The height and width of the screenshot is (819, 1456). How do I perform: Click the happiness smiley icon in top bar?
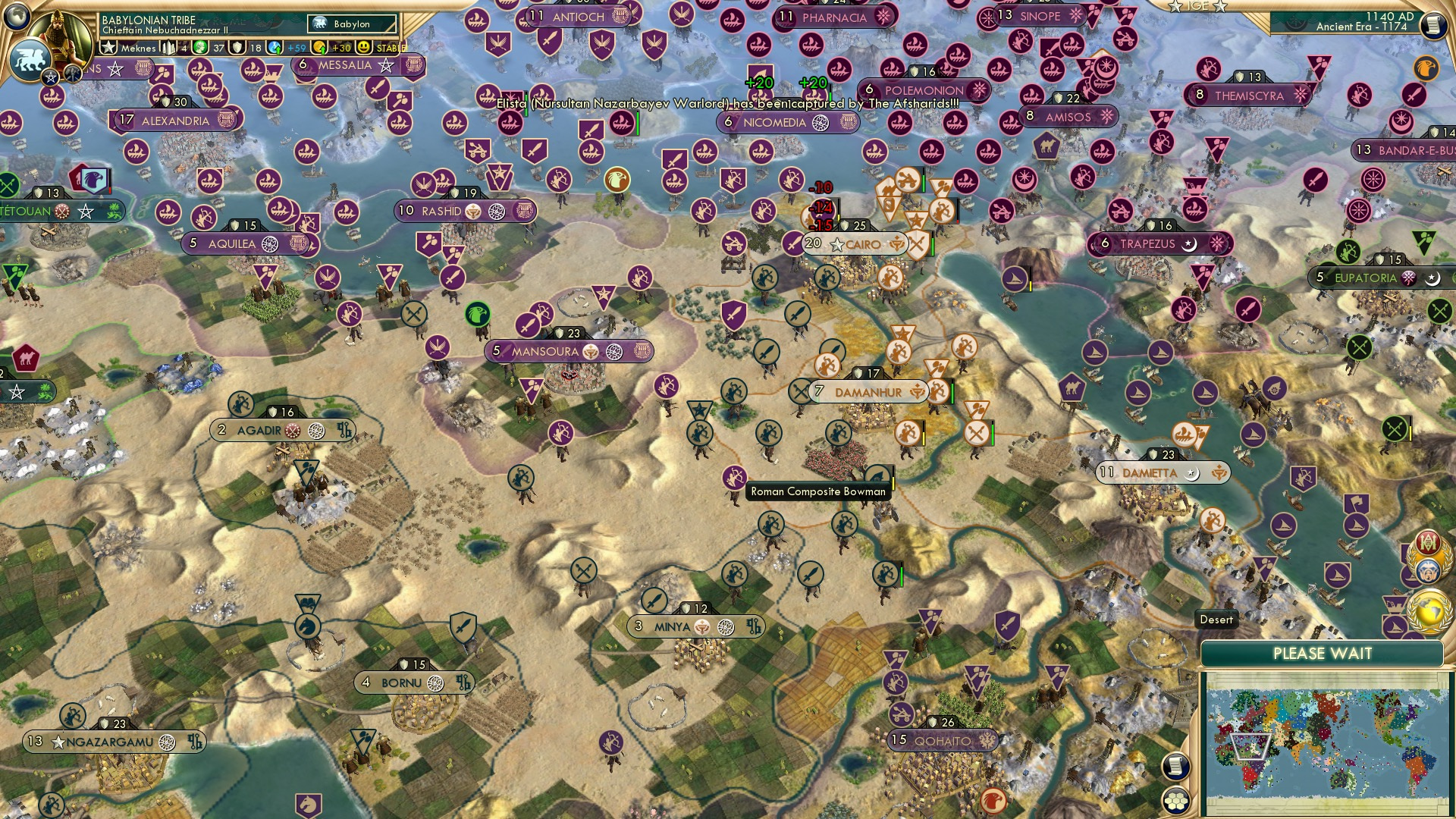coord(364,48)
